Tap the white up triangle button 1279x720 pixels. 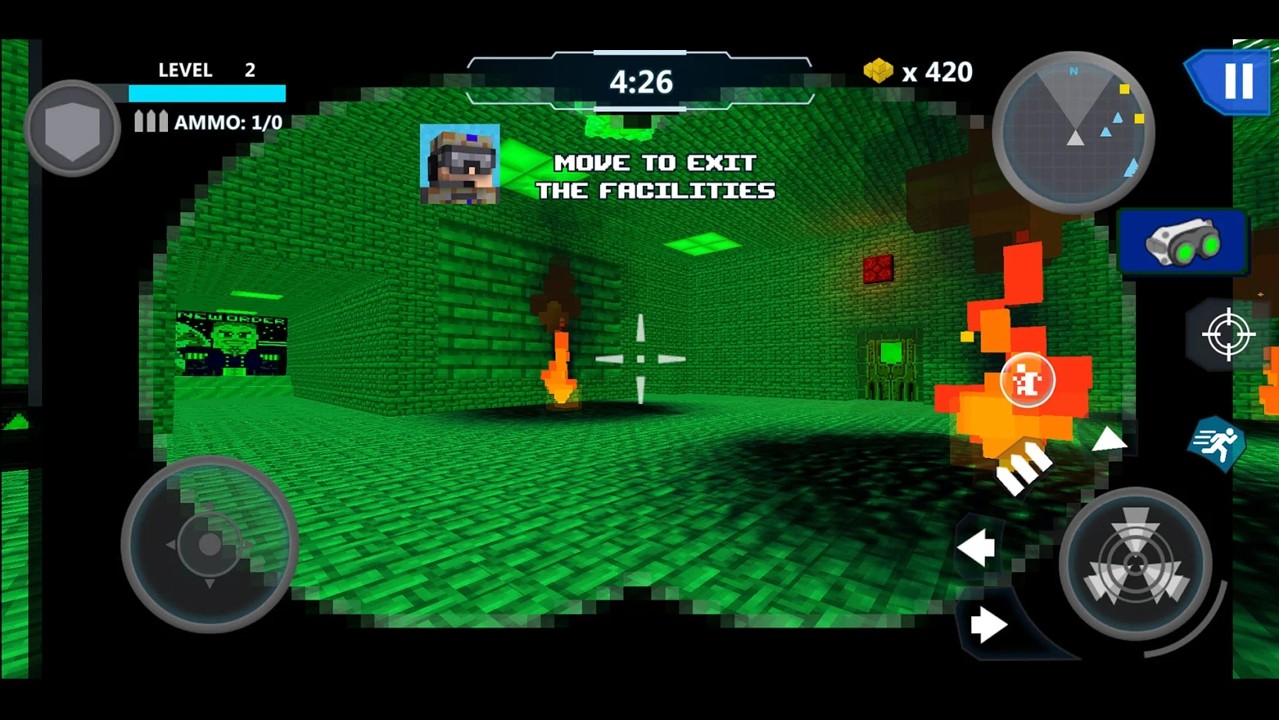click(1108, 438)
